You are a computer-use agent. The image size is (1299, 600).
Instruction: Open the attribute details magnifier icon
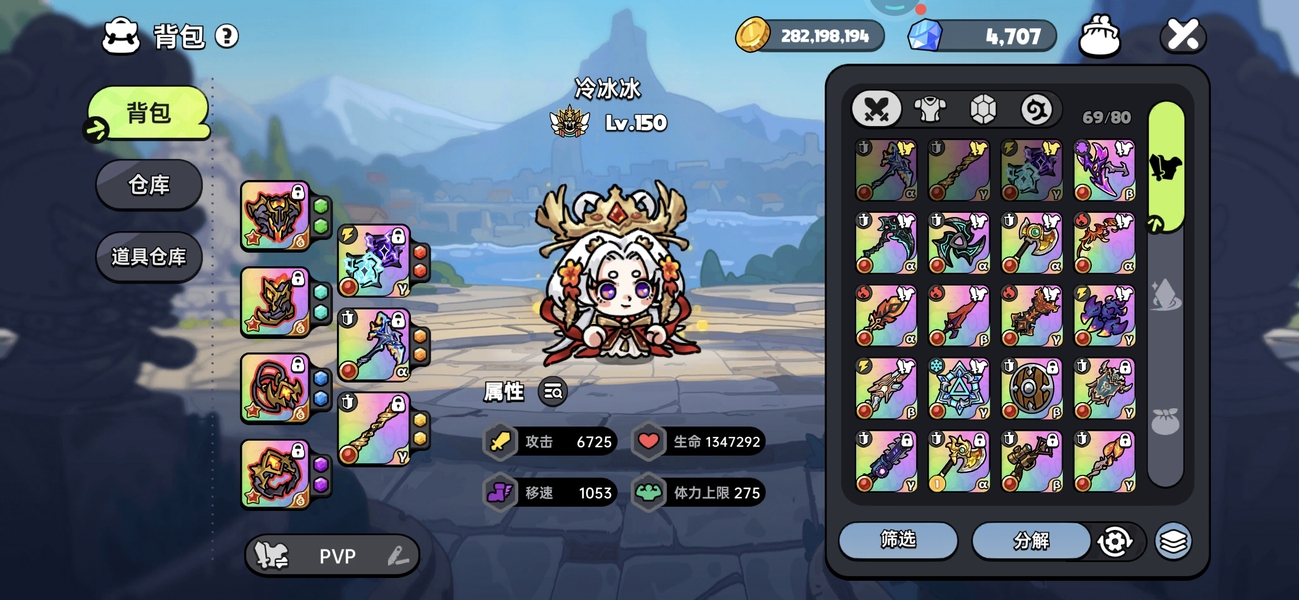[553, 392]
